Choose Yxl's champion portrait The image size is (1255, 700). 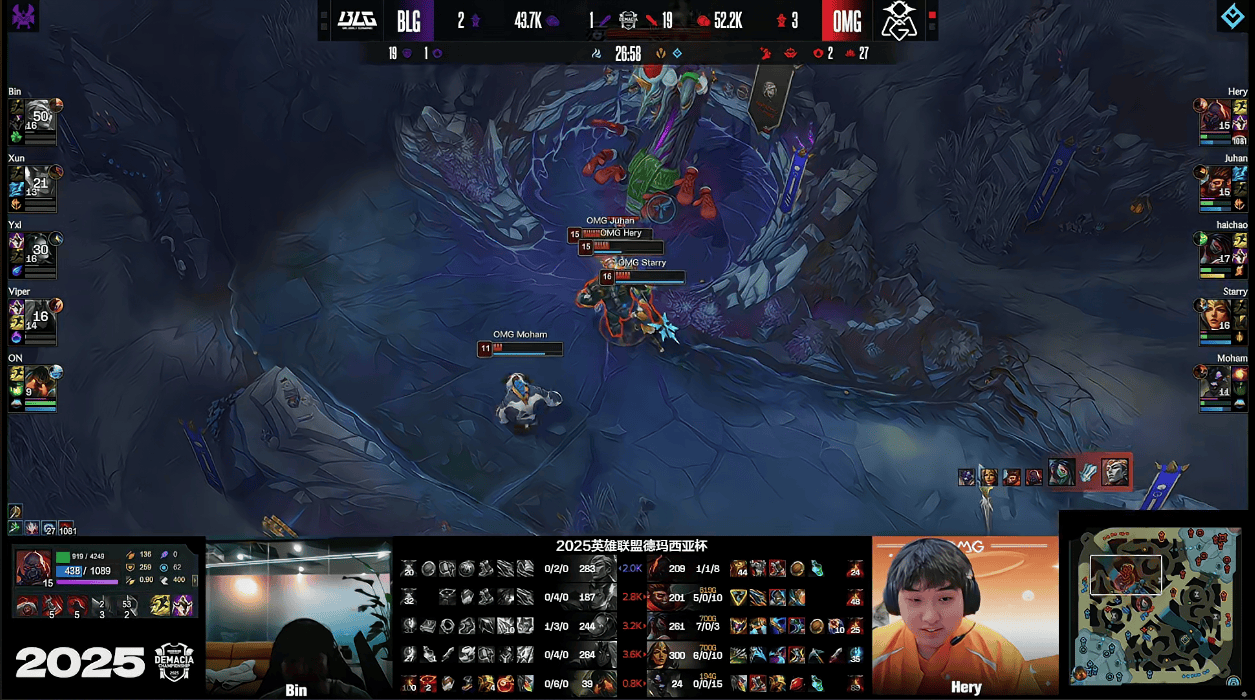click(x=39, y=249)
